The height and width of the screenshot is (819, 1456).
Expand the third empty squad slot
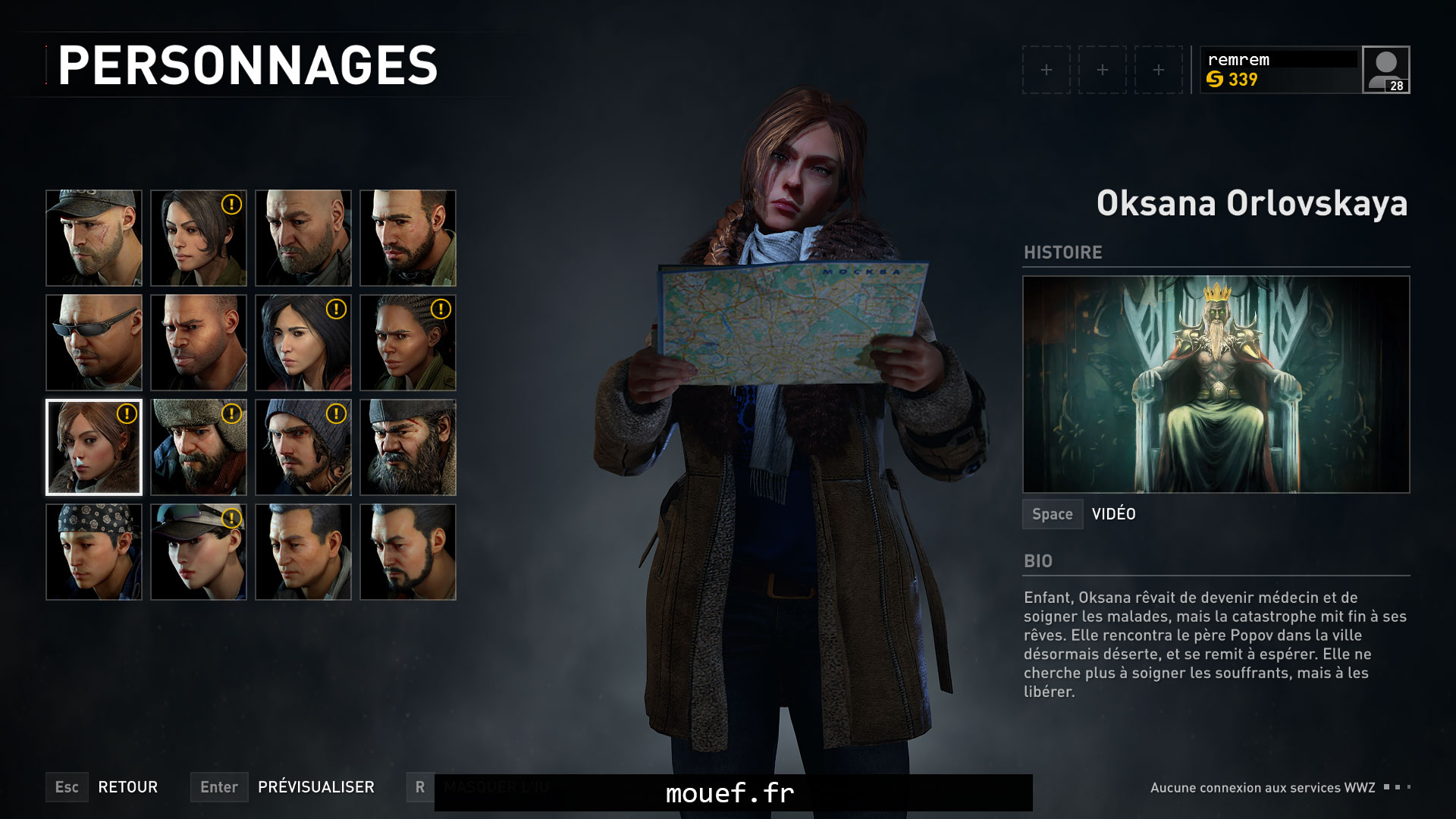pos(1159,71)
